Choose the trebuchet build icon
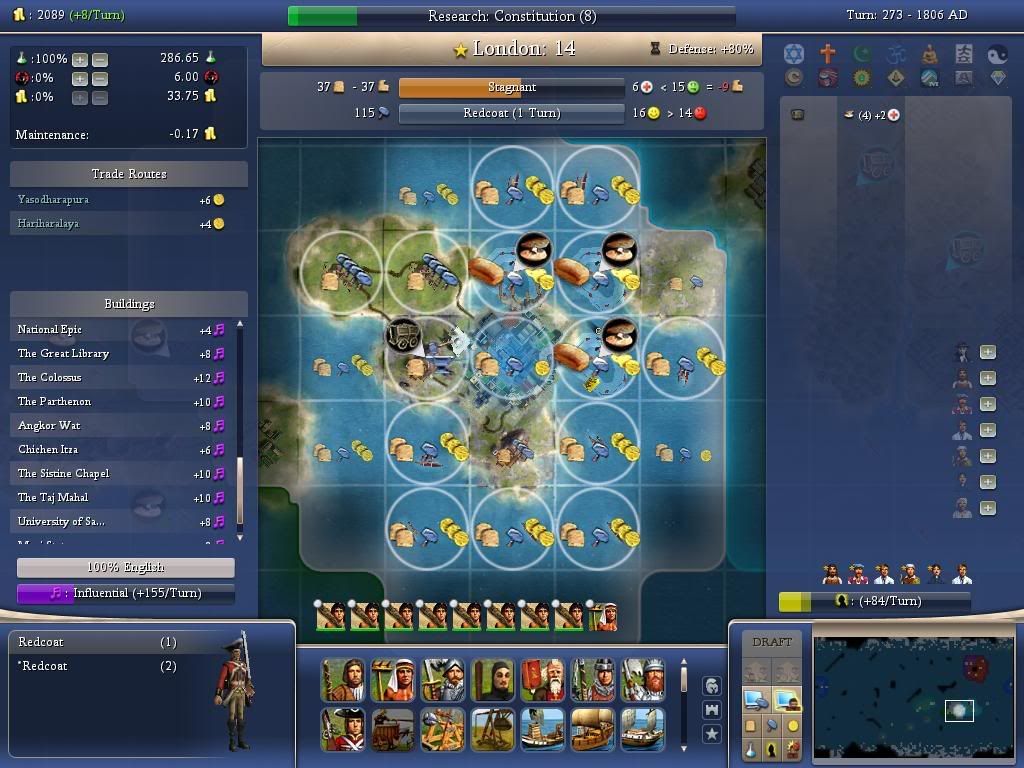Viewport: 1024px width, 768px height. tap(493, 729)
